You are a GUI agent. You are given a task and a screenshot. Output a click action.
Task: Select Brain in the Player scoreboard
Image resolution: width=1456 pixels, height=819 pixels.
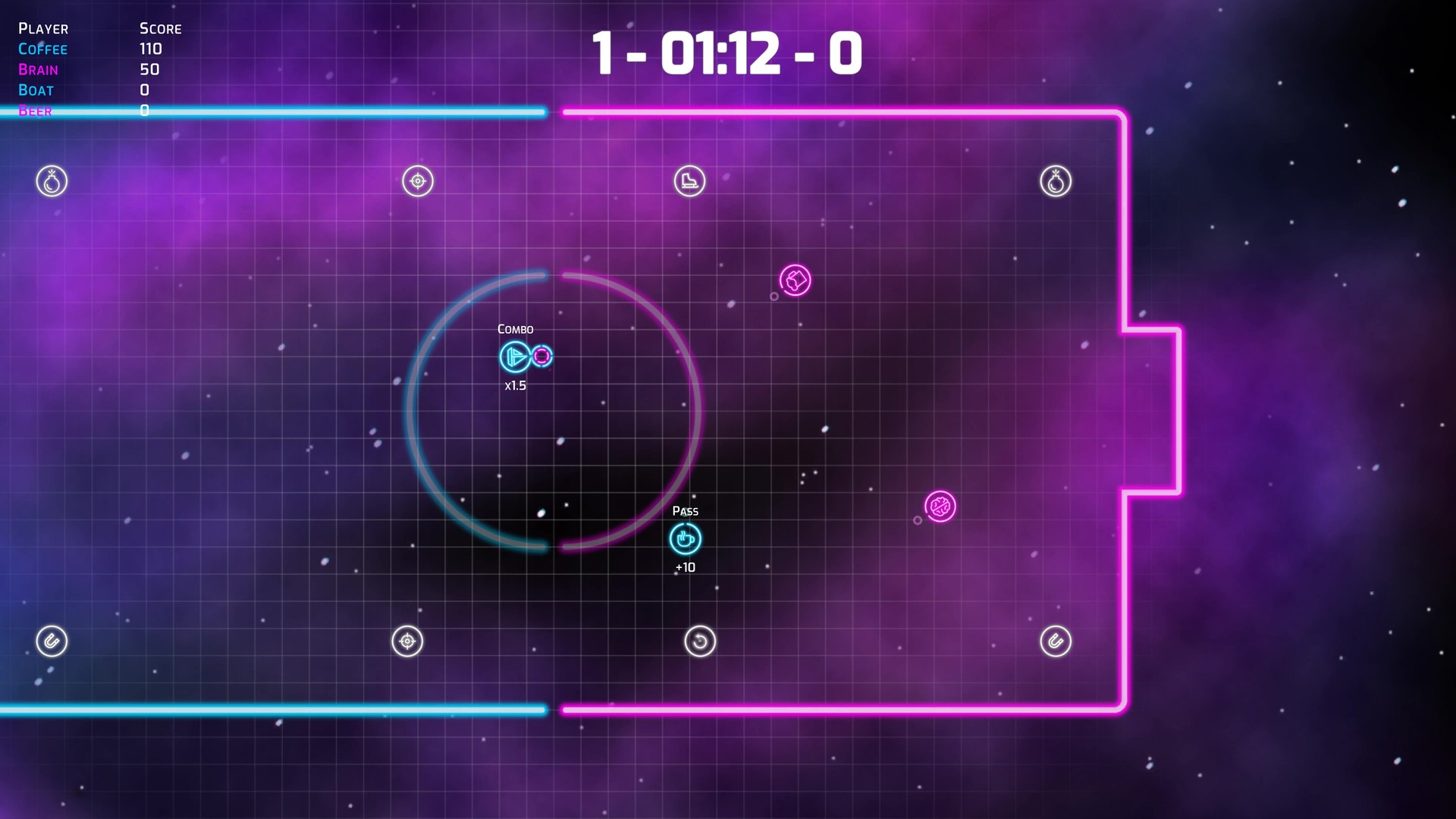(x=39, y=69)
